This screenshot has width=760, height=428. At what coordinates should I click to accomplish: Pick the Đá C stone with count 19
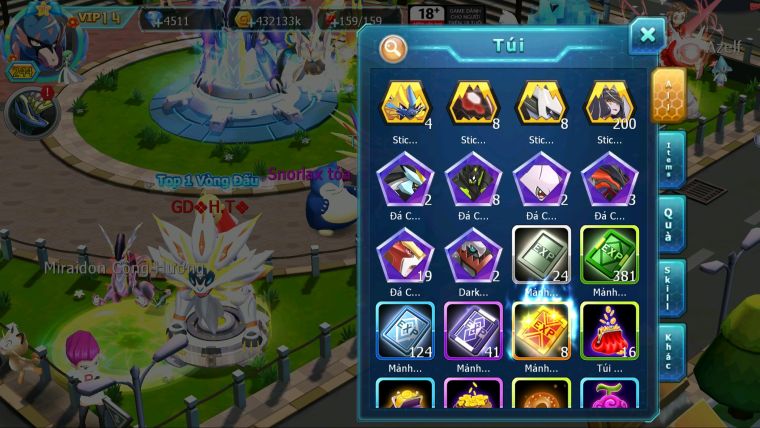point(404,254)
